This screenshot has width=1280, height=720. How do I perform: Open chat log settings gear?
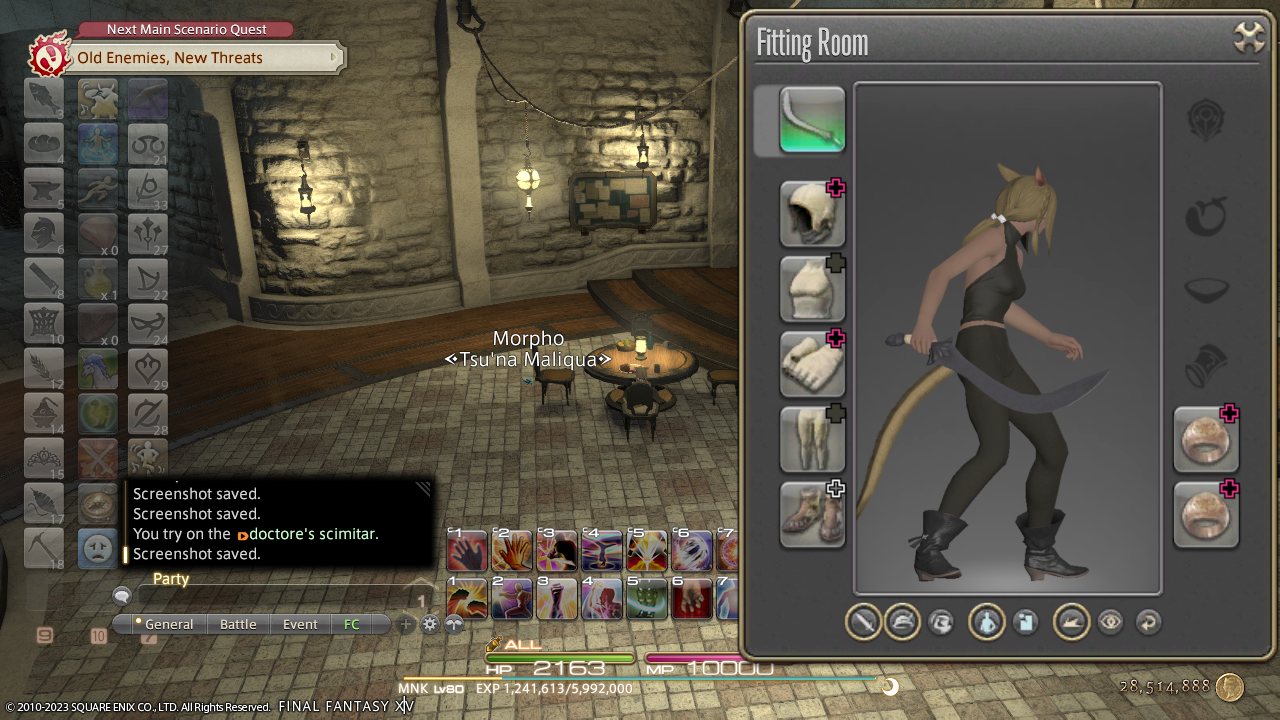(430, 624)
